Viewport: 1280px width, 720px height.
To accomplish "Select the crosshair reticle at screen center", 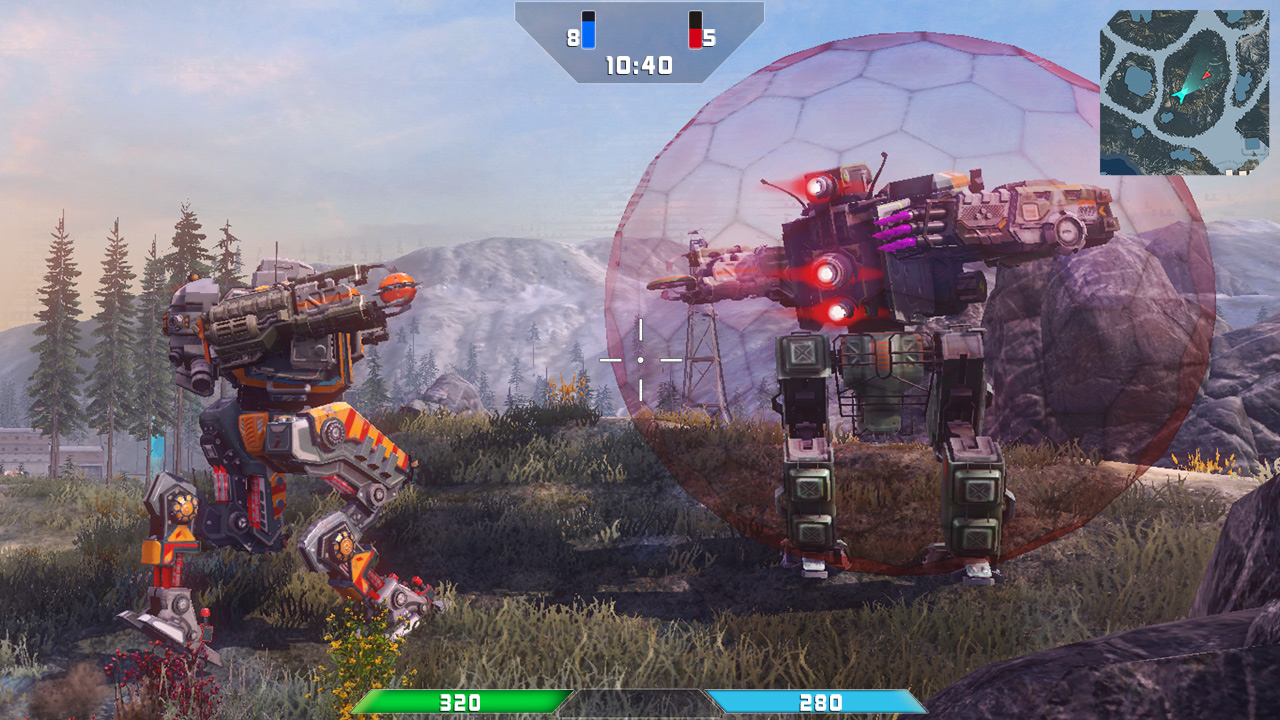I will 640,358.
